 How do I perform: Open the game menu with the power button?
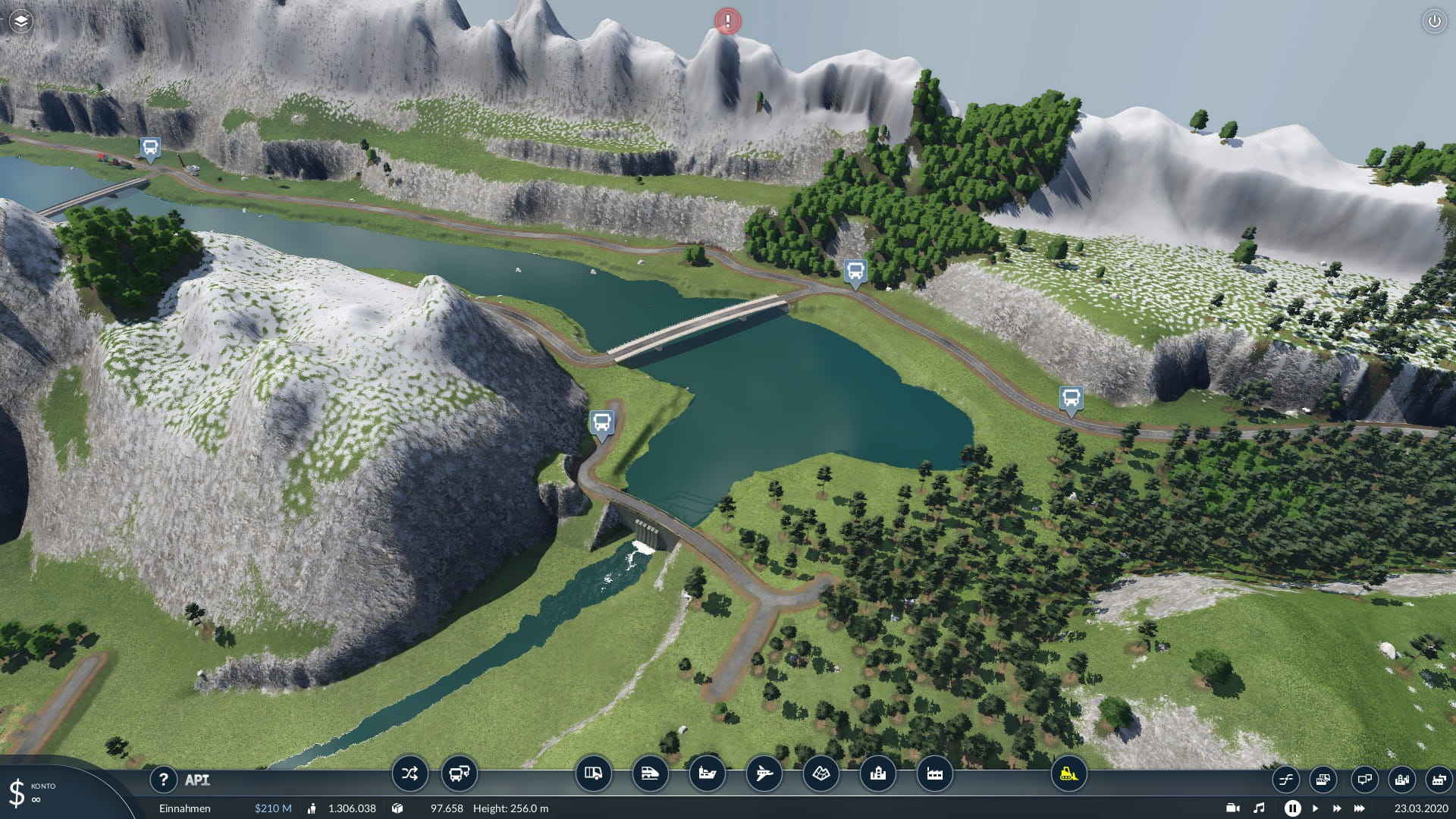pos(1434,21)
